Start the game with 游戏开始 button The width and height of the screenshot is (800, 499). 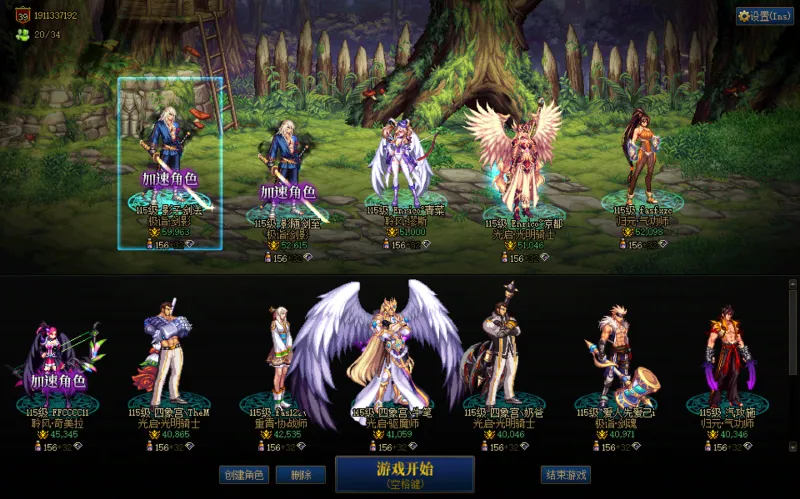(x=404, y=474)
